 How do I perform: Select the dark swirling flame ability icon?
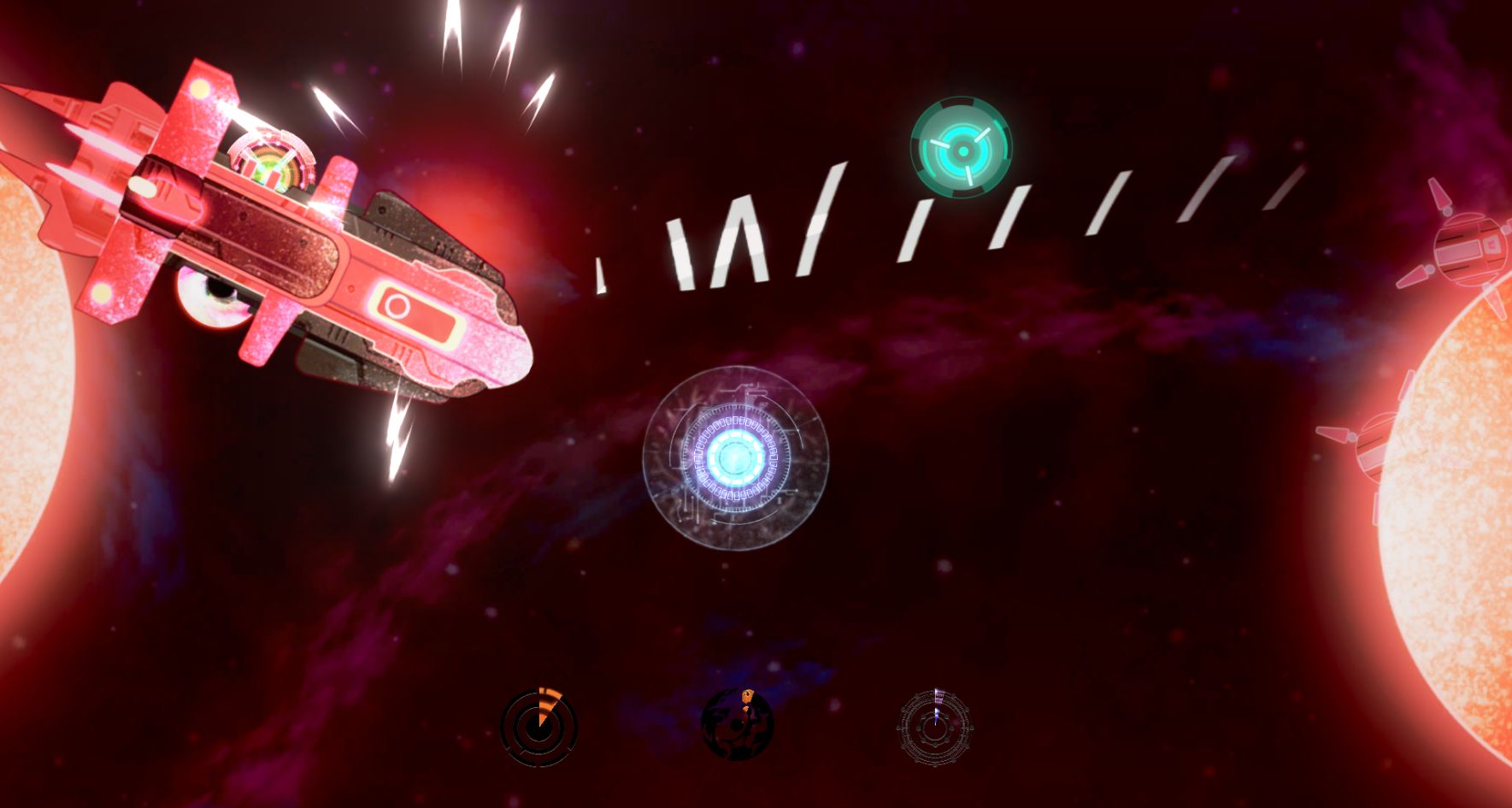point(737,725)
